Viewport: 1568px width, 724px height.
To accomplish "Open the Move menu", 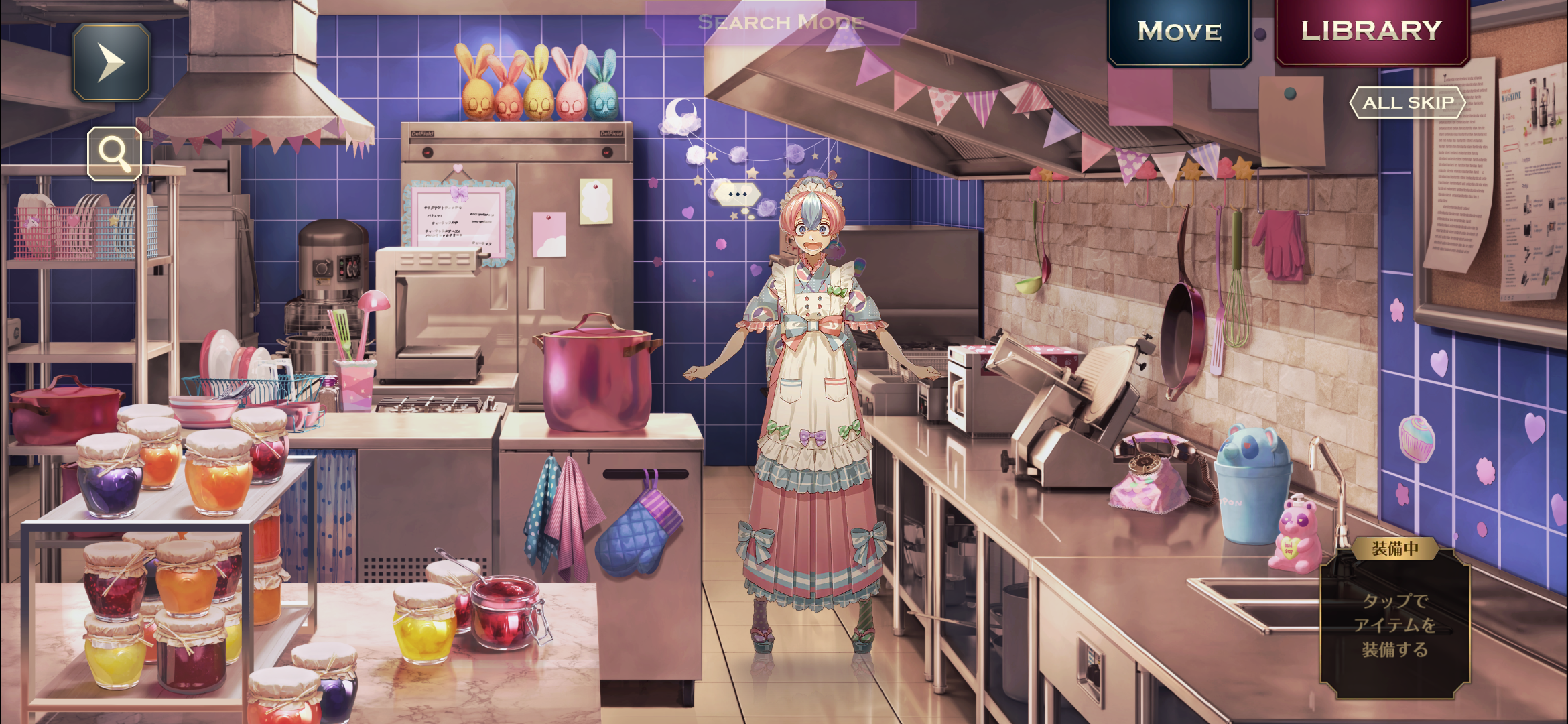I will 1179,32.
